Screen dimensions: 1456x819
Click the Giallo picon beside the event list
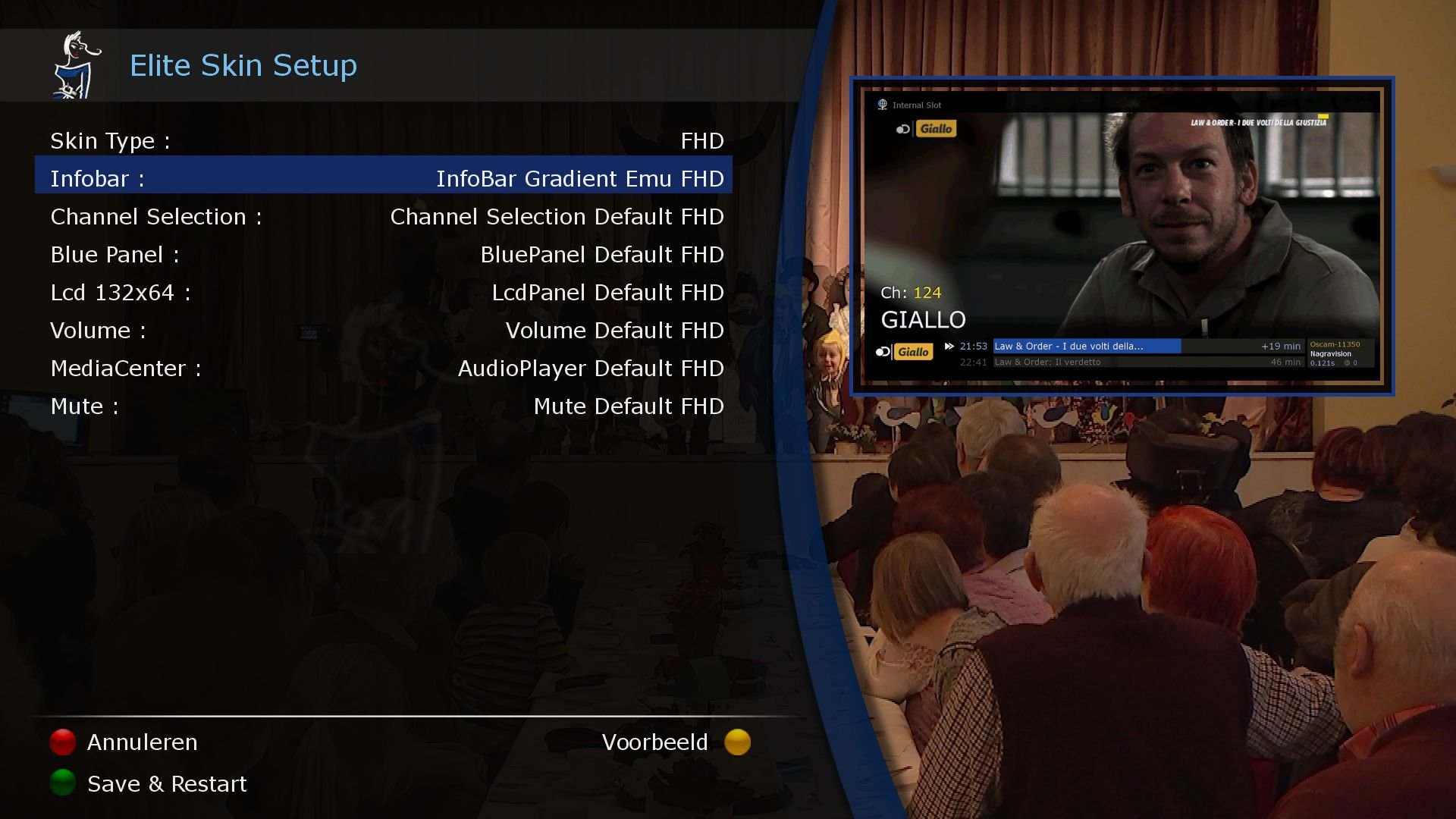(914, 351)
